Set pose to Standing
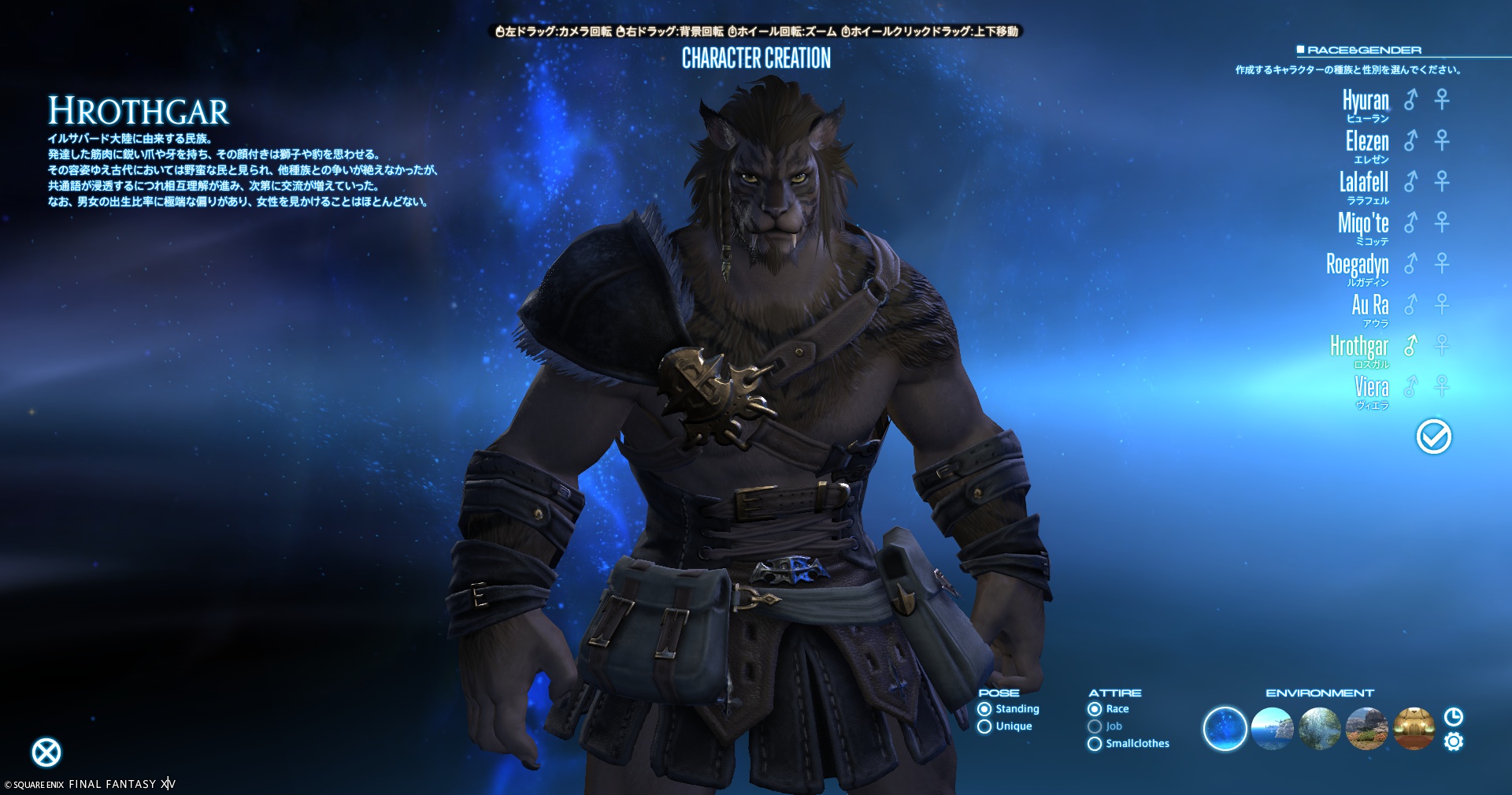The width and height of the screenshot is (1512, 795). click(x=984, y=709)
